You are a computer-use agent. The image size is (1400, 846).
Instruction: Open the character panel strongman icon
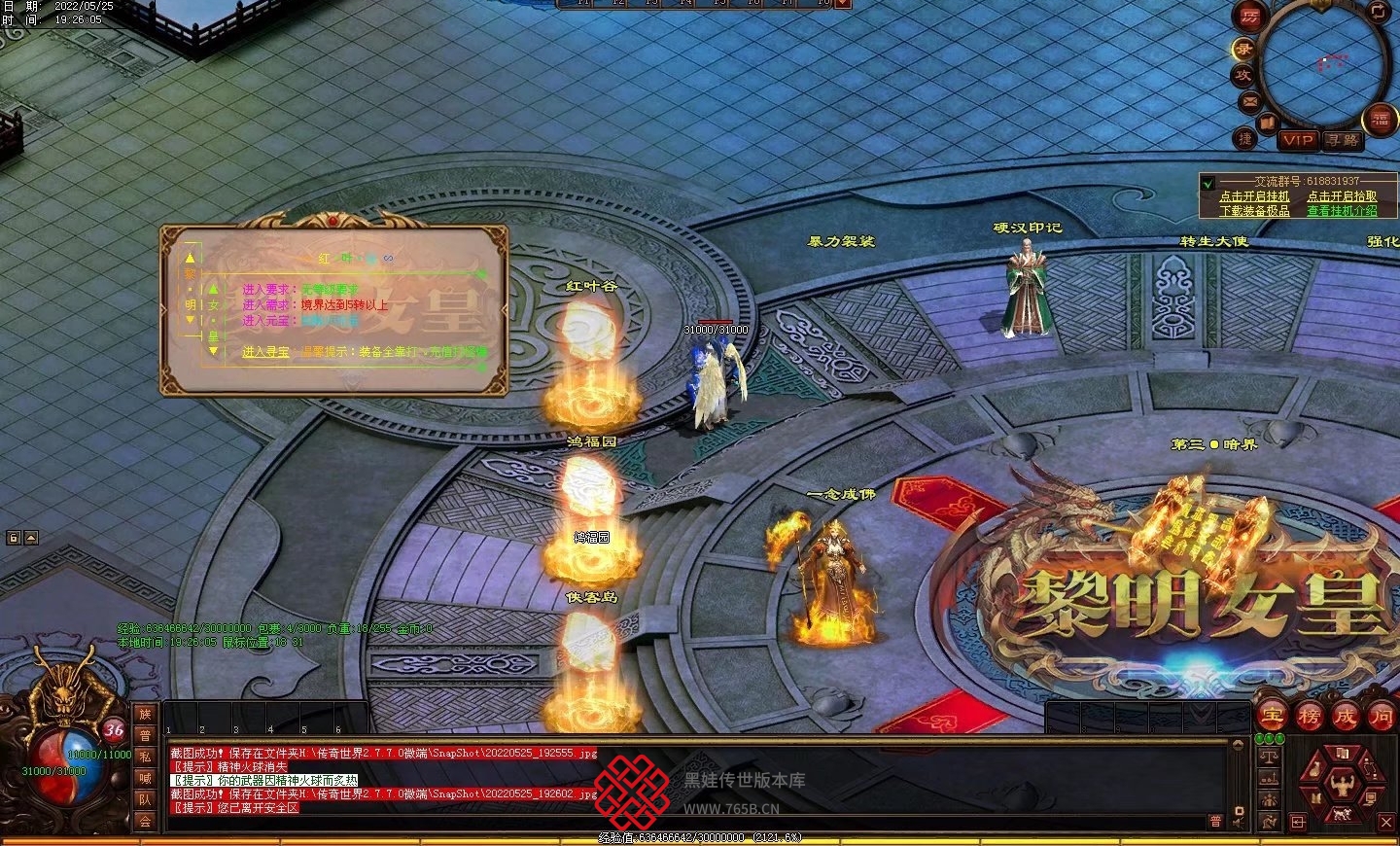[x=1344, y=784]
